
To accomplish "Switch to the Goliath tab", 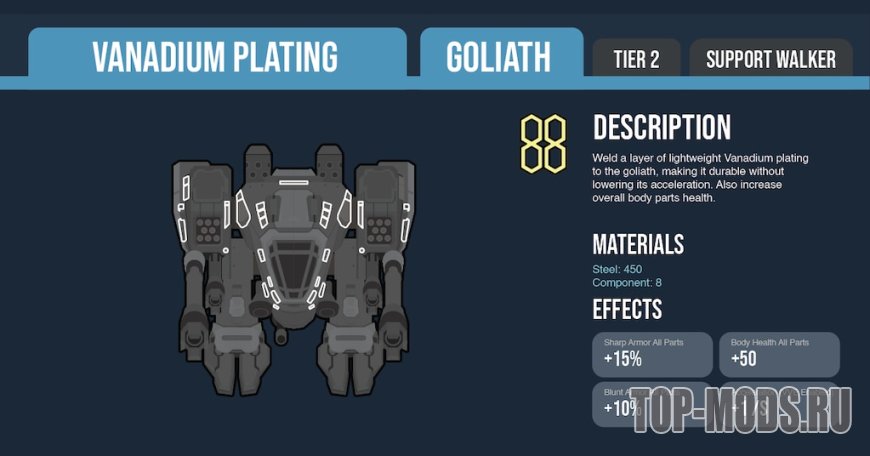I will (x=499, y=56).
